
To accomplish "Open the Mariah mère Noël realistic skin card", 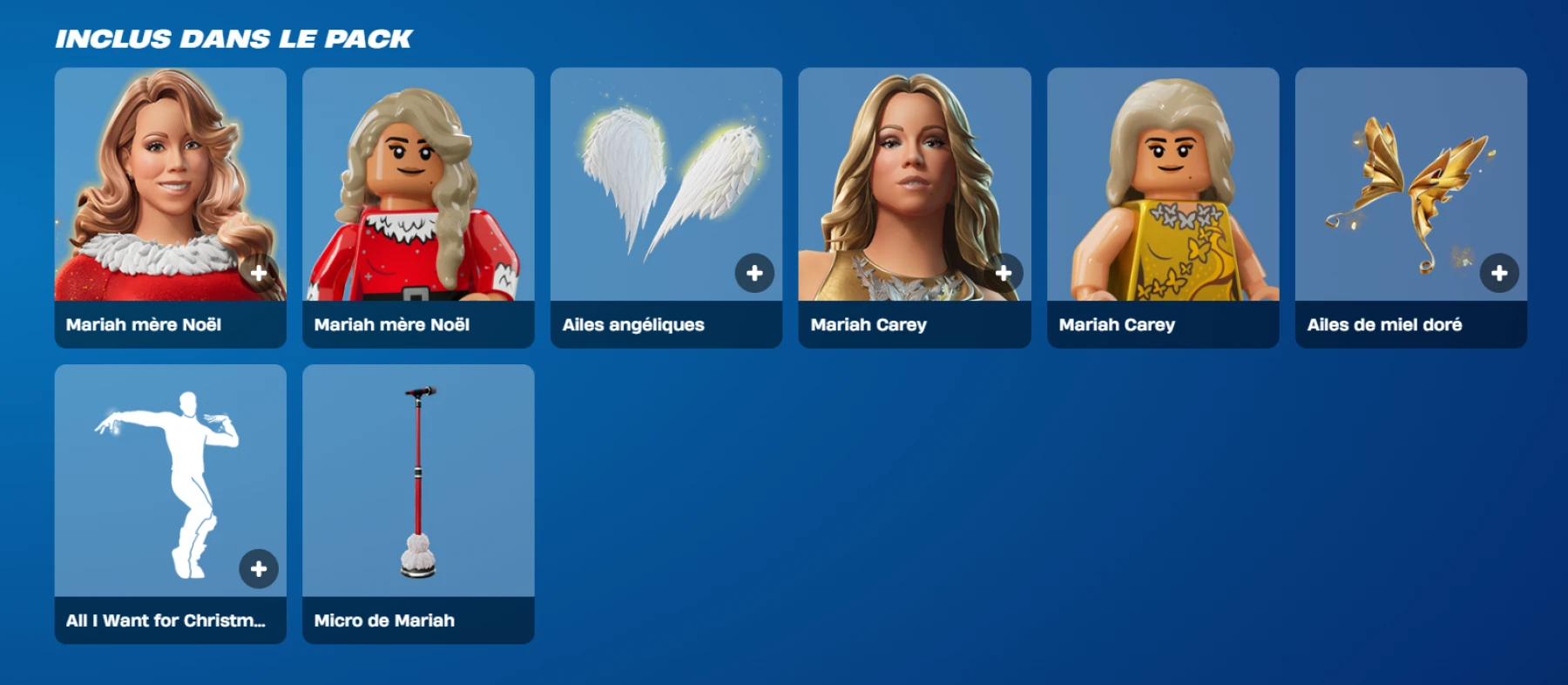I will (170, 187).
